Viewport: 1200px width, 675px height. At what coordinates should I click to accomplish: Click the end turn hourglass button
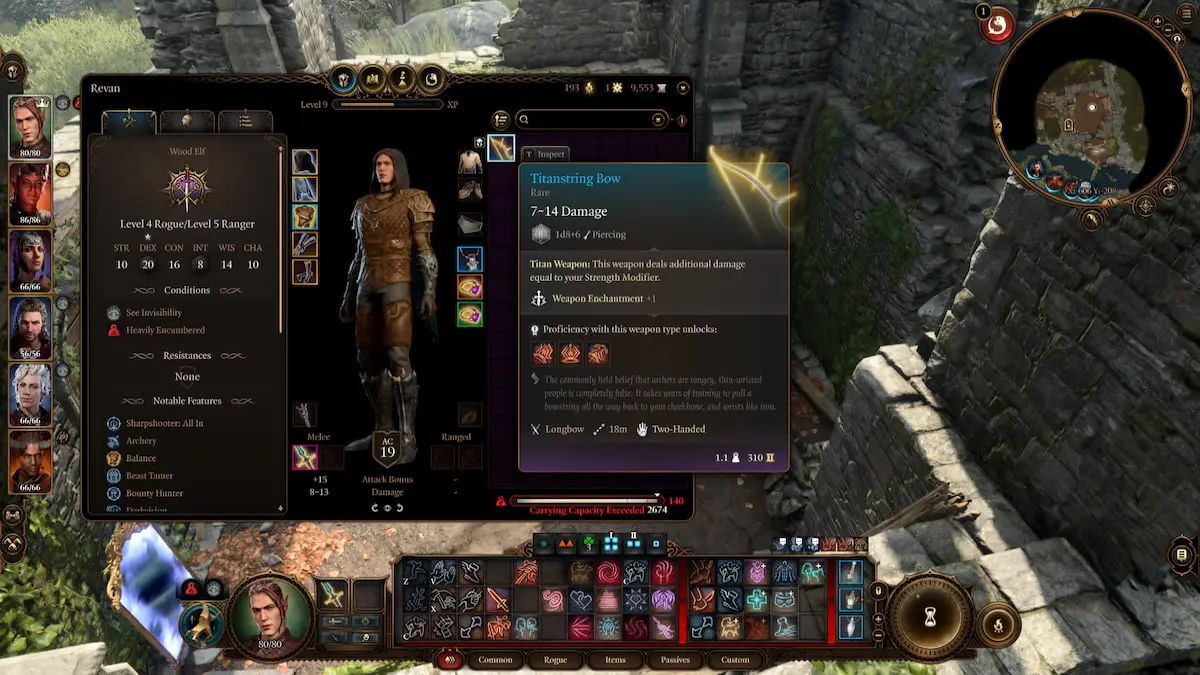coord(930,619)
